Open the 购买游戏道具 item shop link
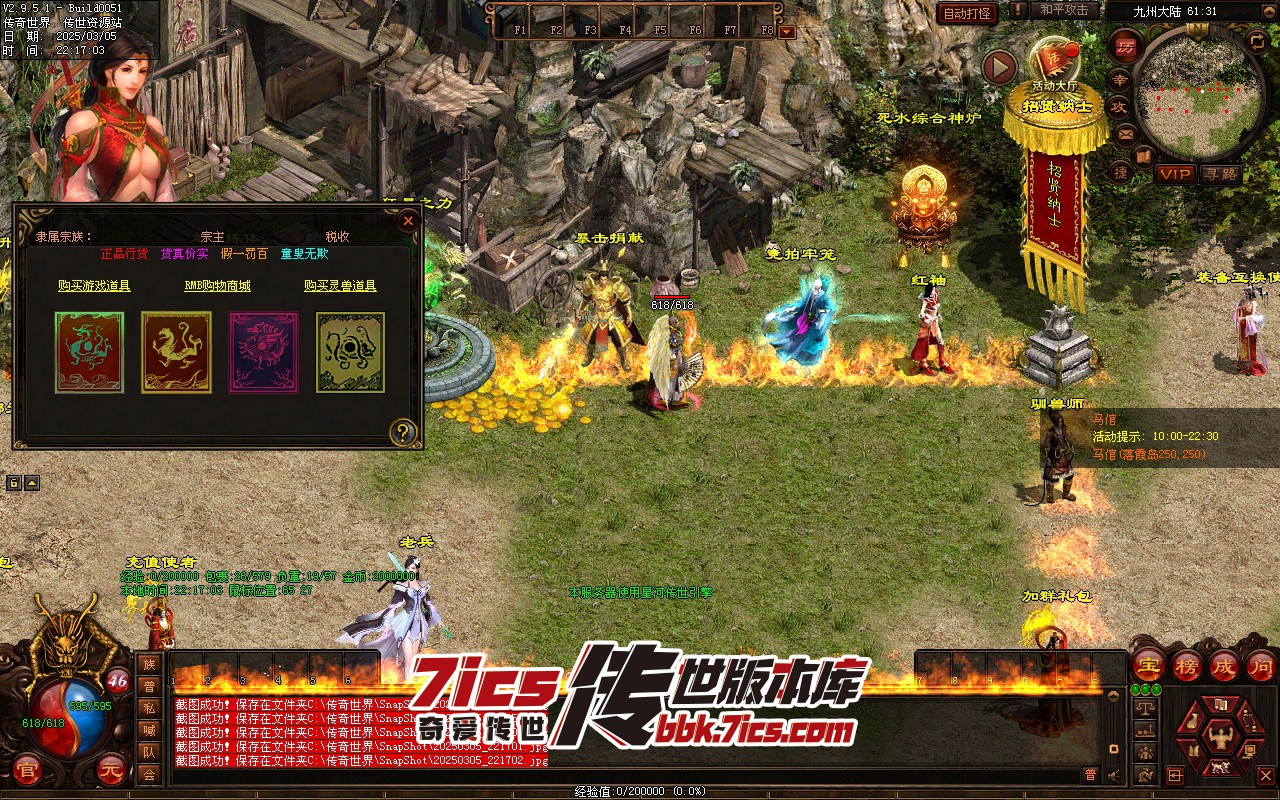1280x800 pixels. (x=94, y=286)
